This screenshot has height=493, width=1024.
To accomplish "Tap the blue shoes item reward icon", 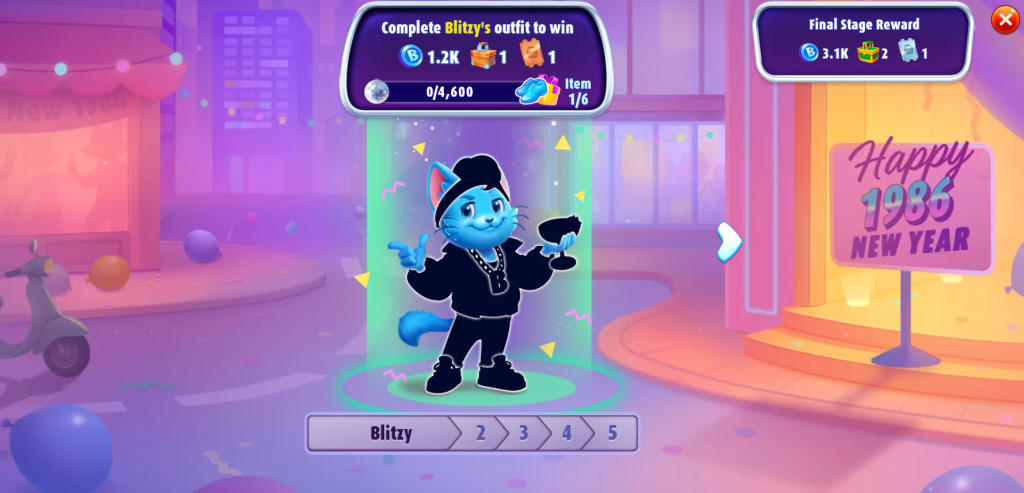I will [540, 91].
